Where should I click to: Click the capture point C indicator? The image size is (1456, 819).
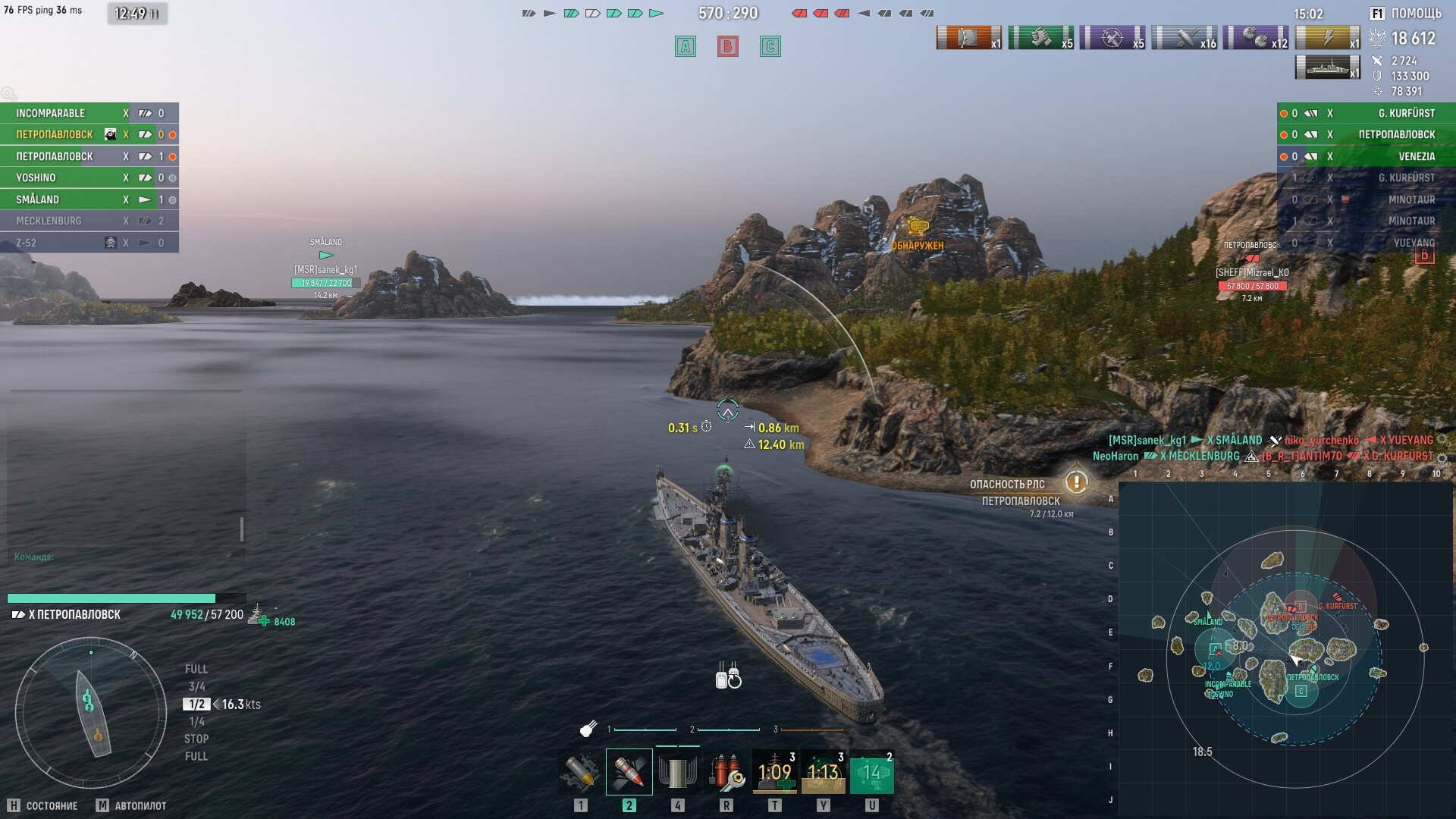click(x=770, y=46)
